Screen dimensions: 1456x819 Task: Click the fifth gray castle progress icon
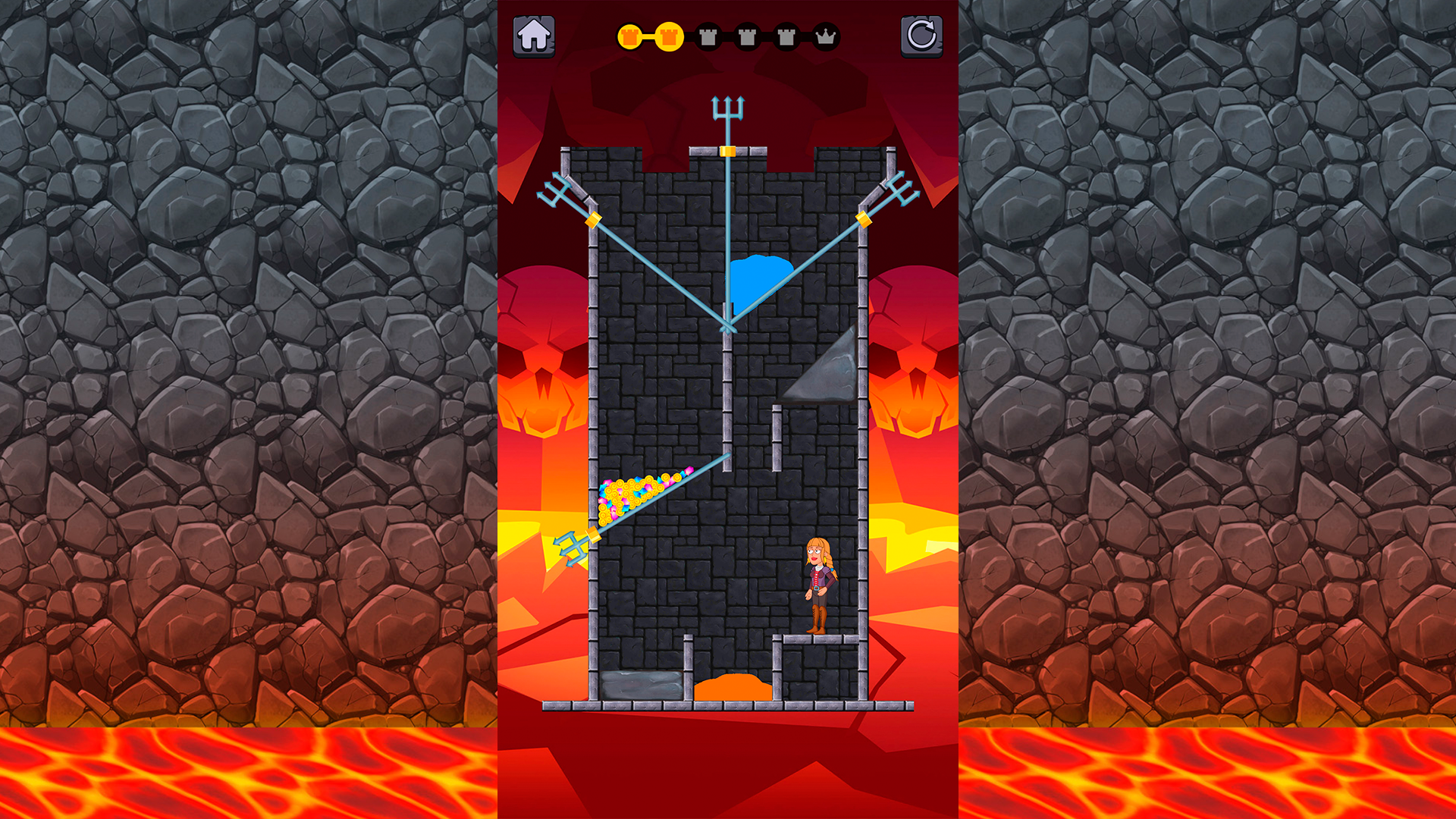click(785, 36)
